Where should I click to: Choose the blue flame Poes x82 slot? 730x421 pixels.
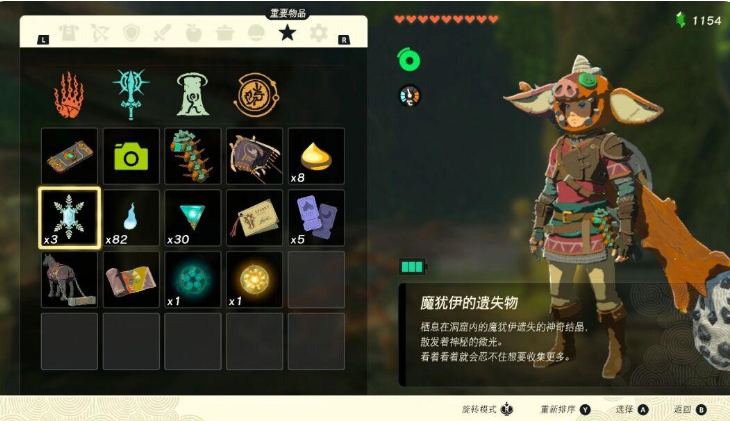pyautogui.click(x=131, y=218)
